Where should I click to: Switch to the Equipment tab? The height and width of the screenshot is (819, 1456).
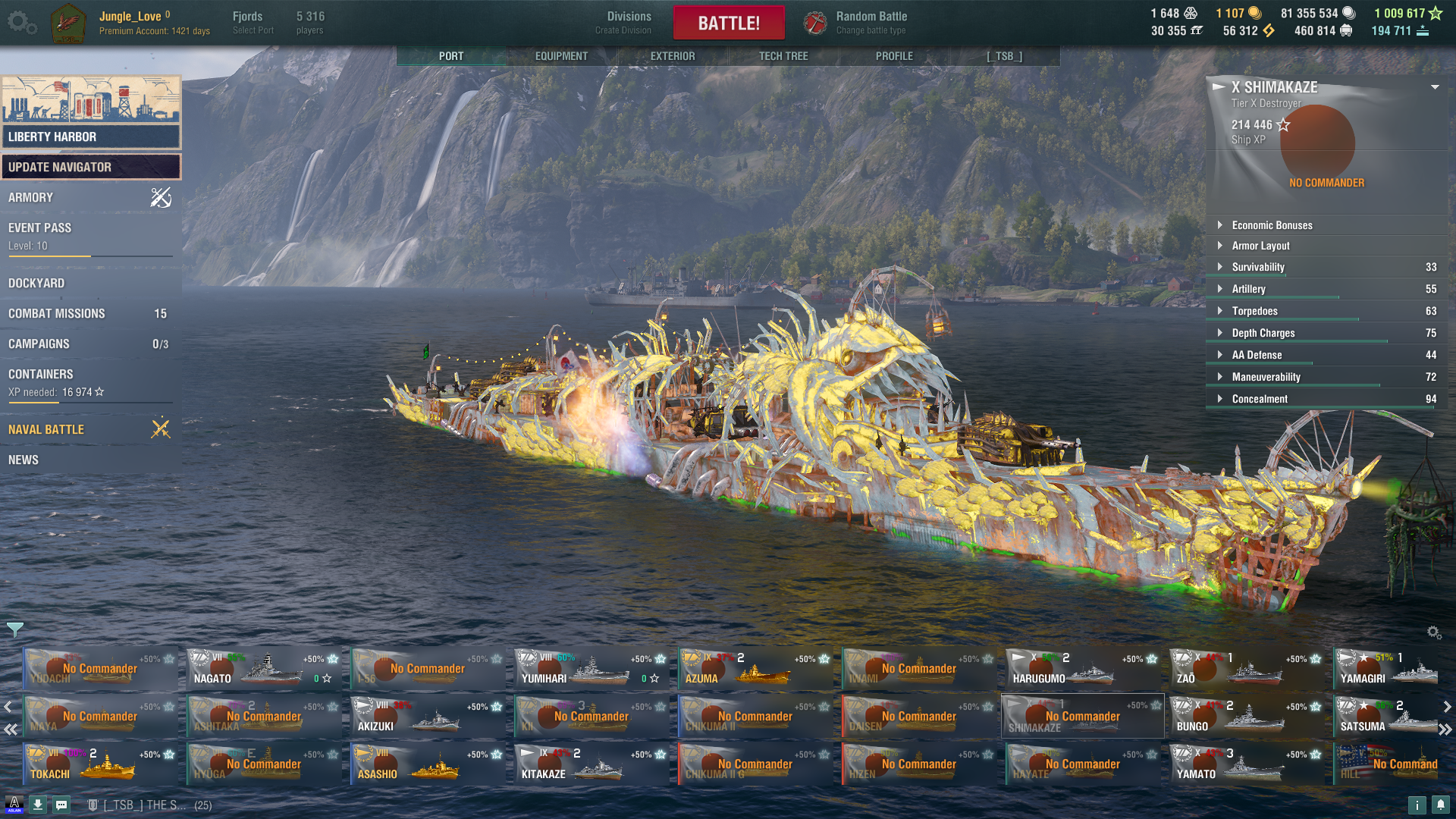[561, 56]
